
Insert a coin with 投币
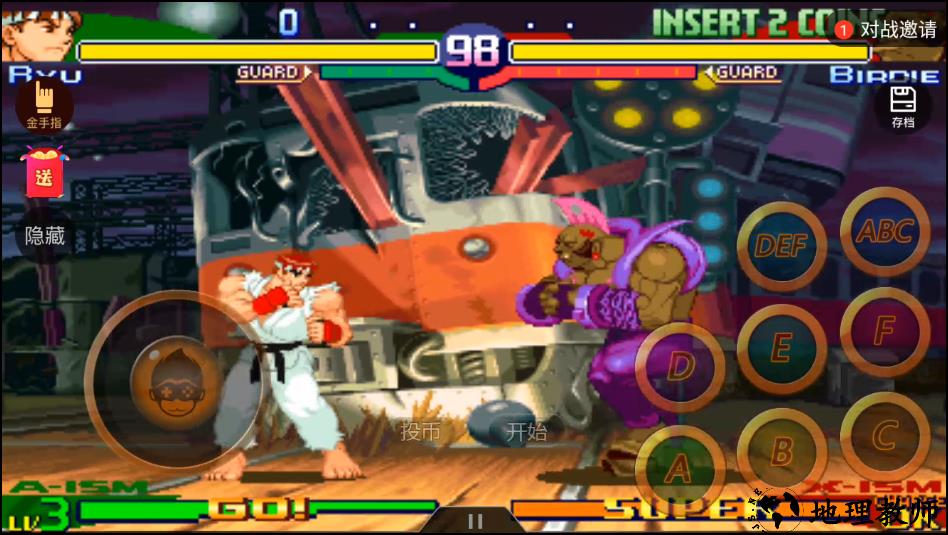[420, 431]
